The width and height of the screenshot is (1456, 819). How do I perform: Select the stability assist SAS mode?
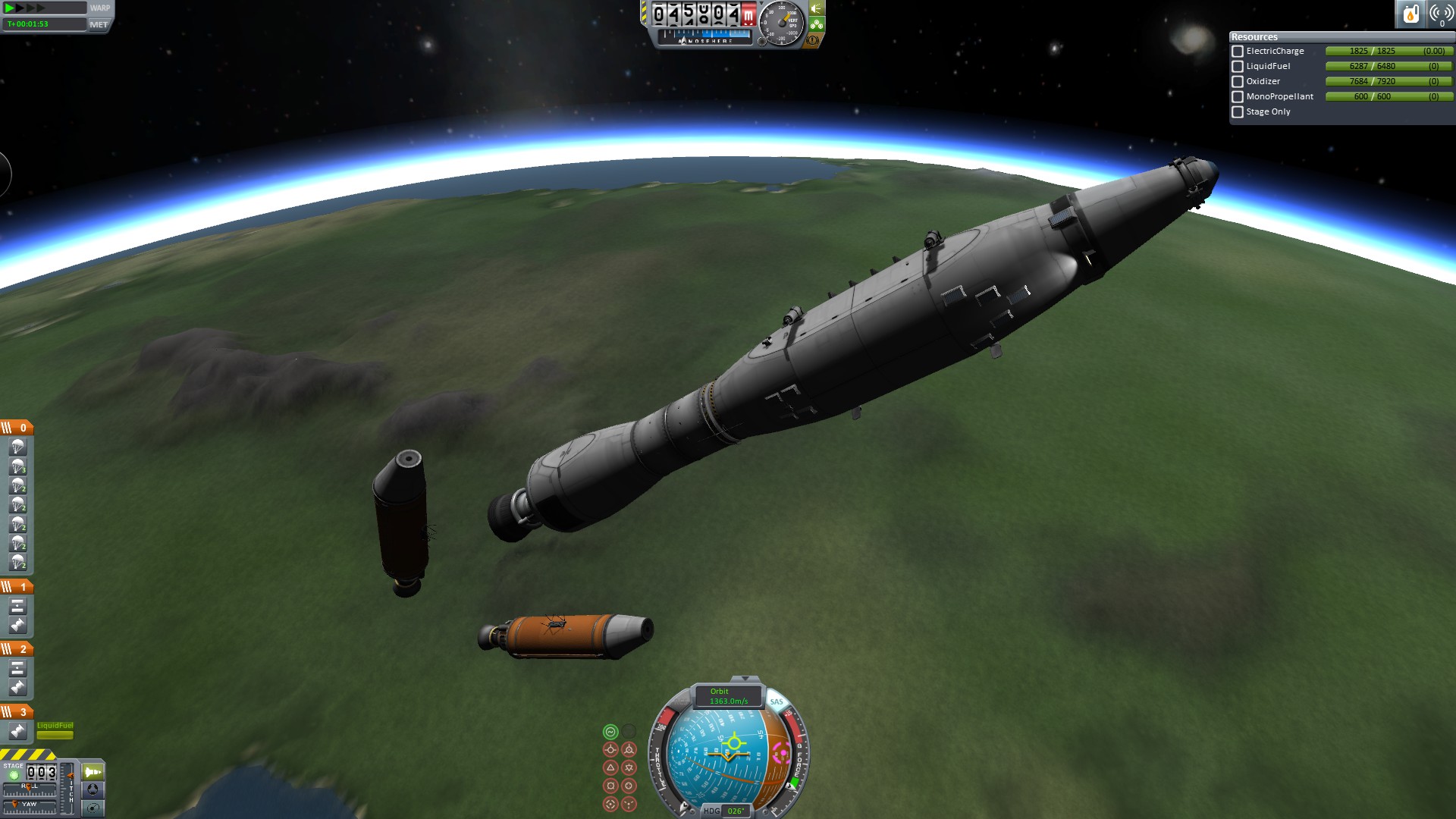coord(610,732)
